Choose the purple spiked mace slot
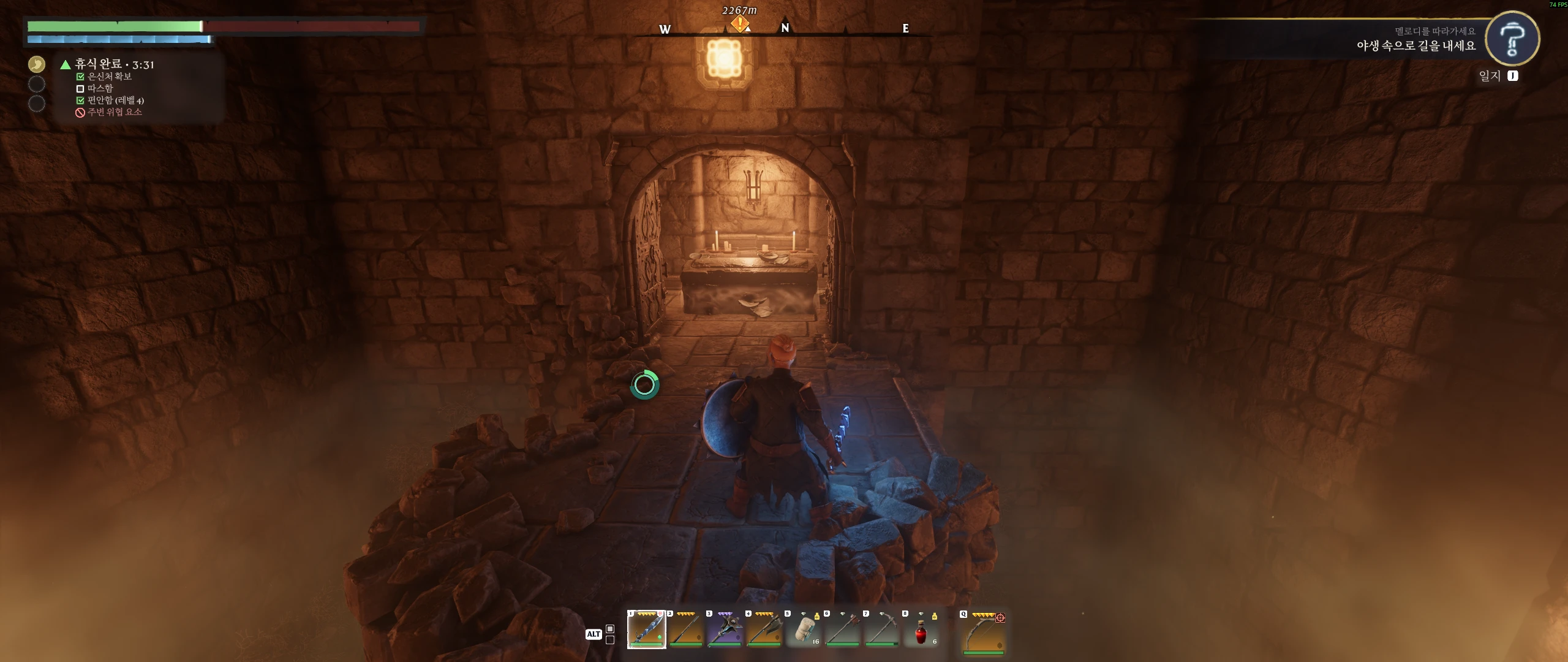The width and height of the screenshot is (1568, 662). pyautogui.click(x=725, y=630)
